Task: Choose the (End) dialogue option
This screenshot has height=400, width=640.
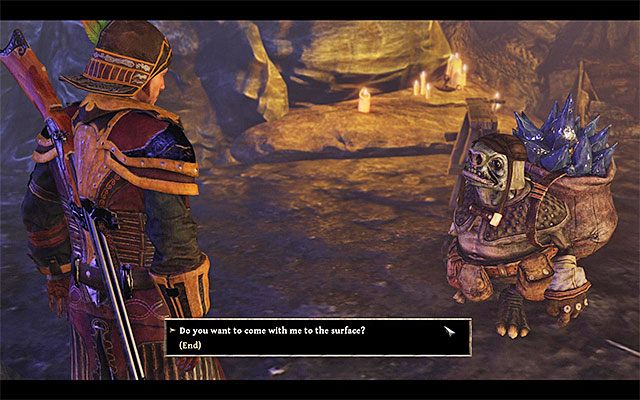Action: click(191, 344)
